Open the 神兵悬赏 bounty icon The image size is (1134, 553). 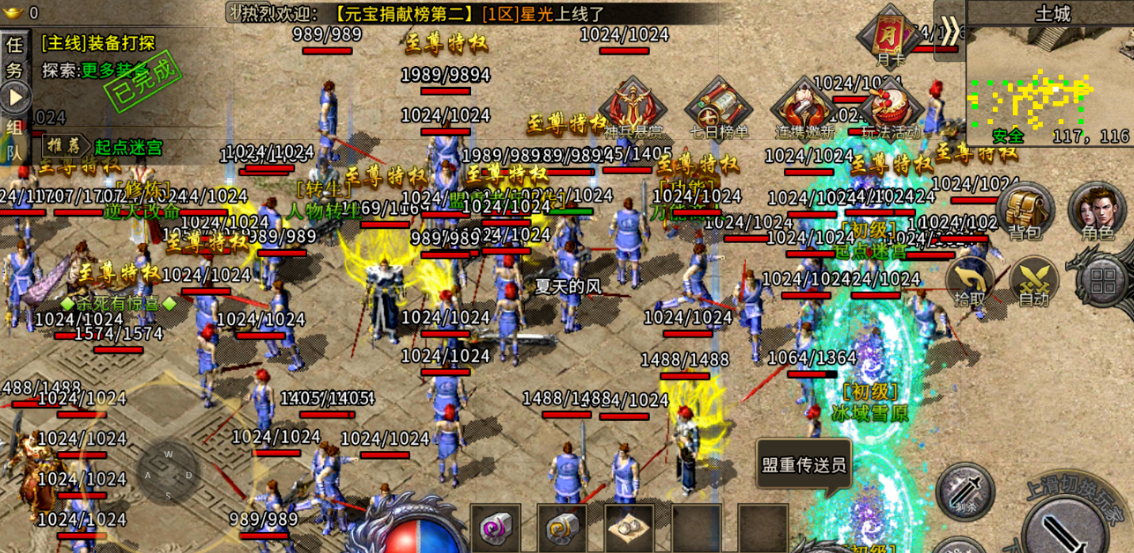click(633, 108)
